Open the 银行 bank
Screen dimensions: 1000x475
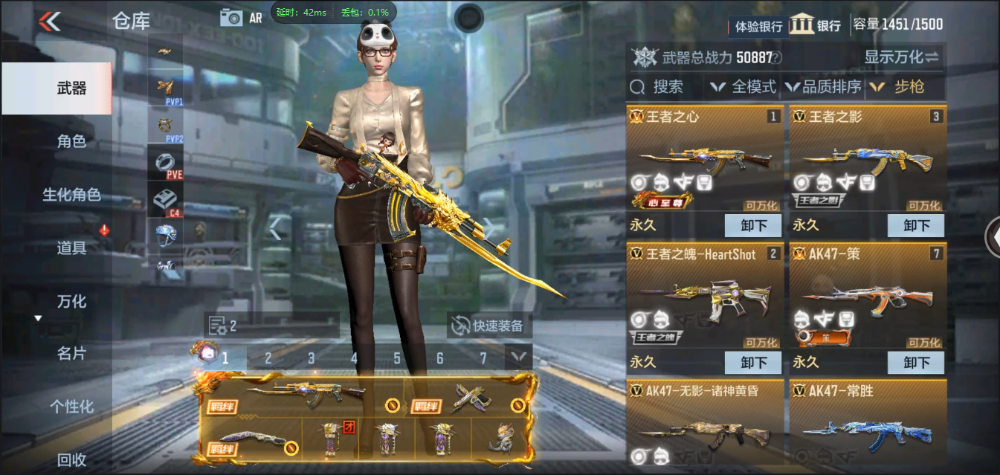pyautogui.click(x=816, y=25)
